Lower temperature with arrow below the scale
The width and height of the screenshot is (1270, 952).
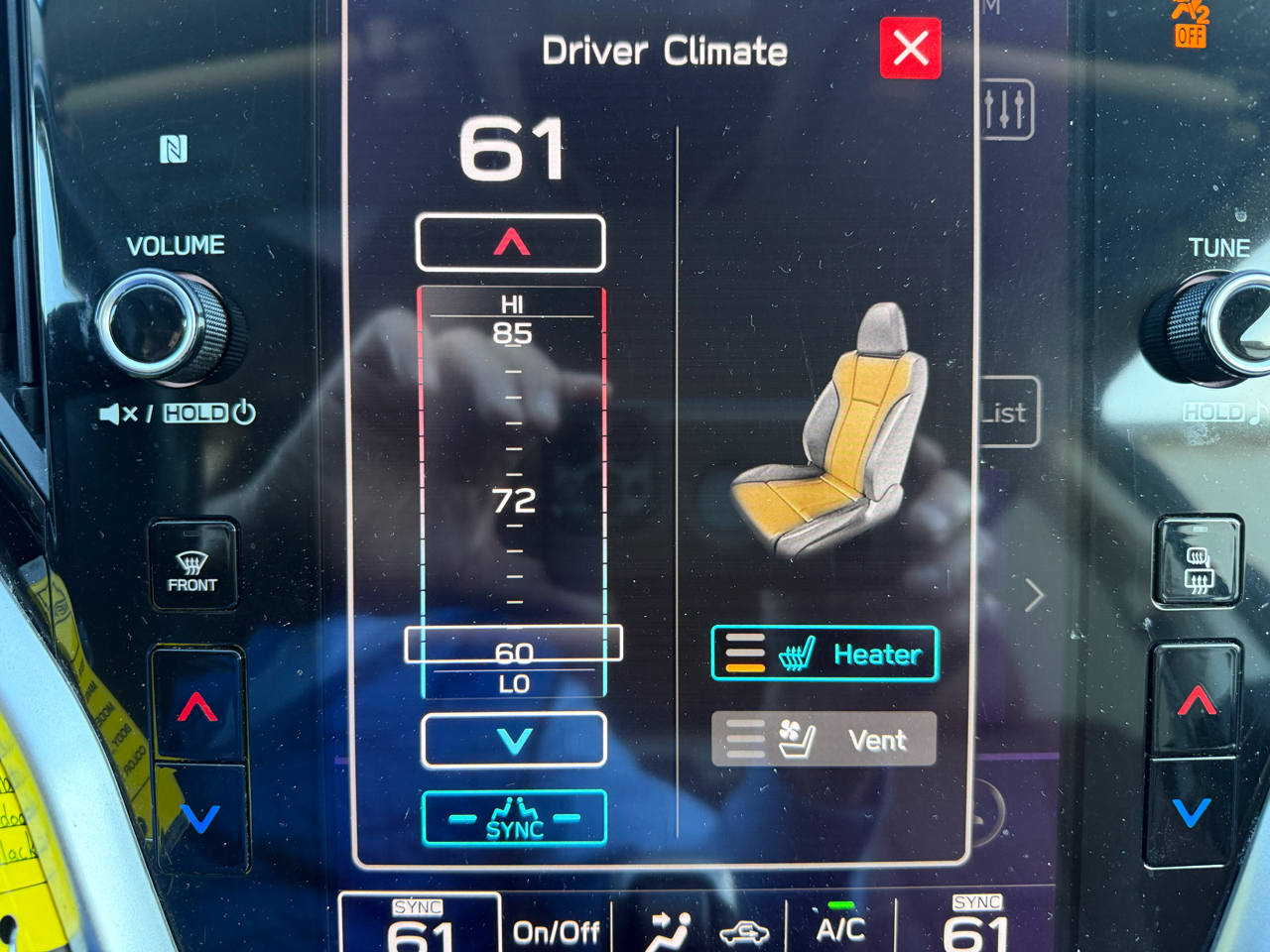(x=514, y=741)
